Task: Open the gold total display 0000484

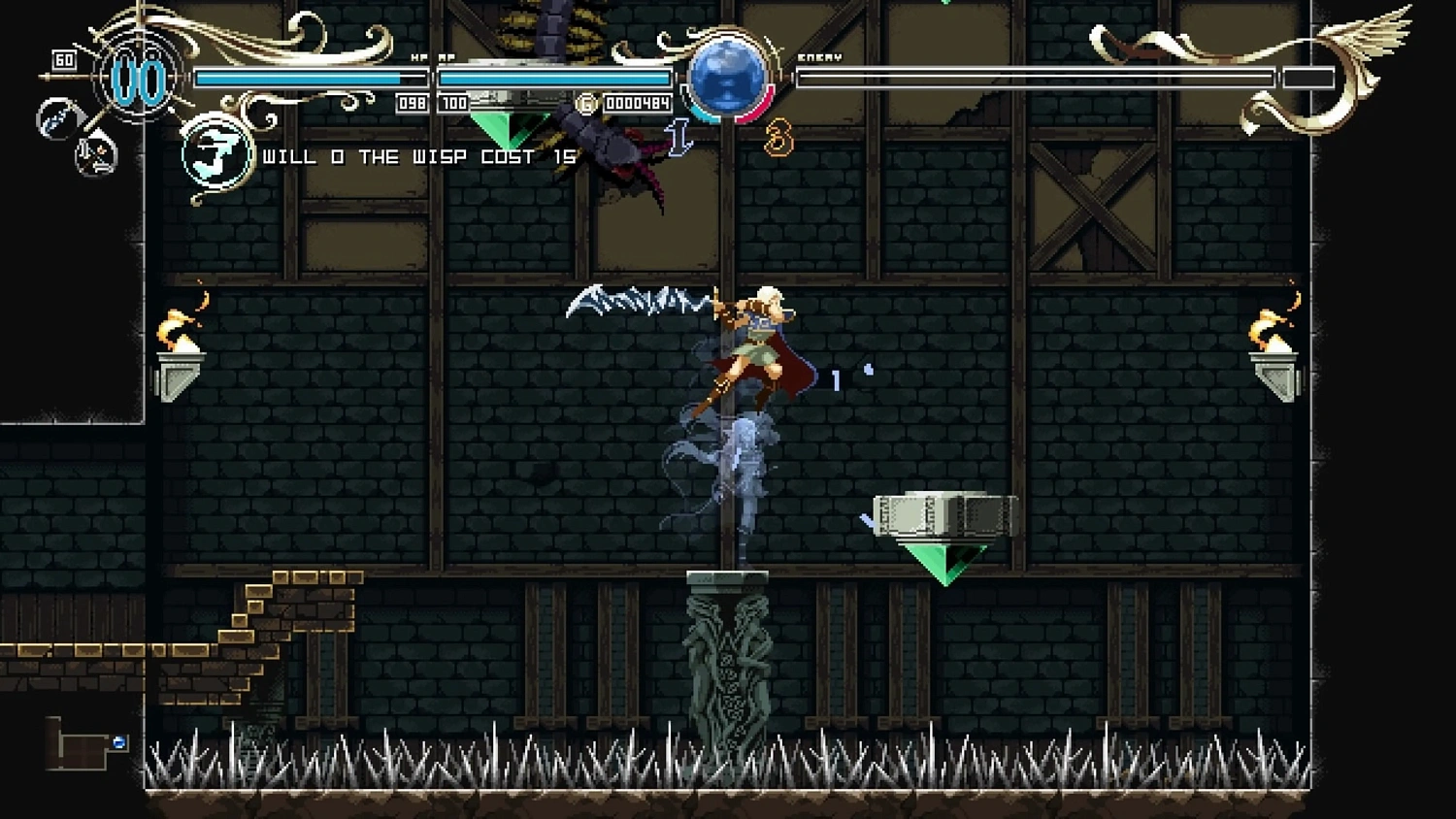Action: [638, 102]
